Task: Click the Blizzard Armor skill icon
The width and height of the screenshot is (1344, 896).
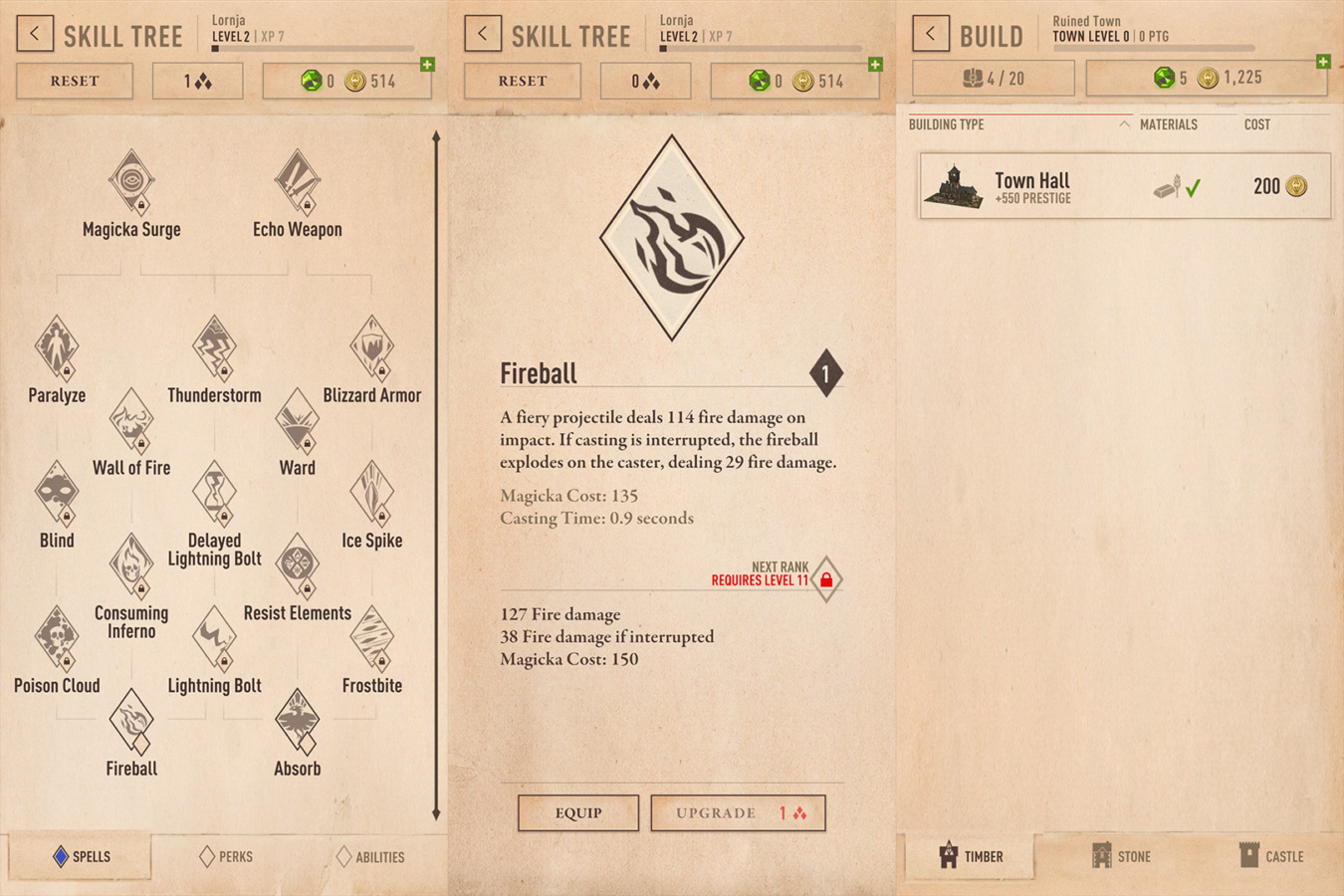Action: 372,347
